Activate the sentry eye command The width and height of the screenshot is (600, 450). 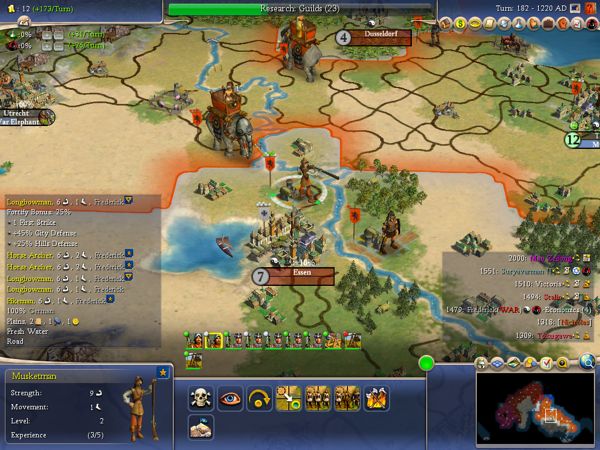[x=231, y=398]
